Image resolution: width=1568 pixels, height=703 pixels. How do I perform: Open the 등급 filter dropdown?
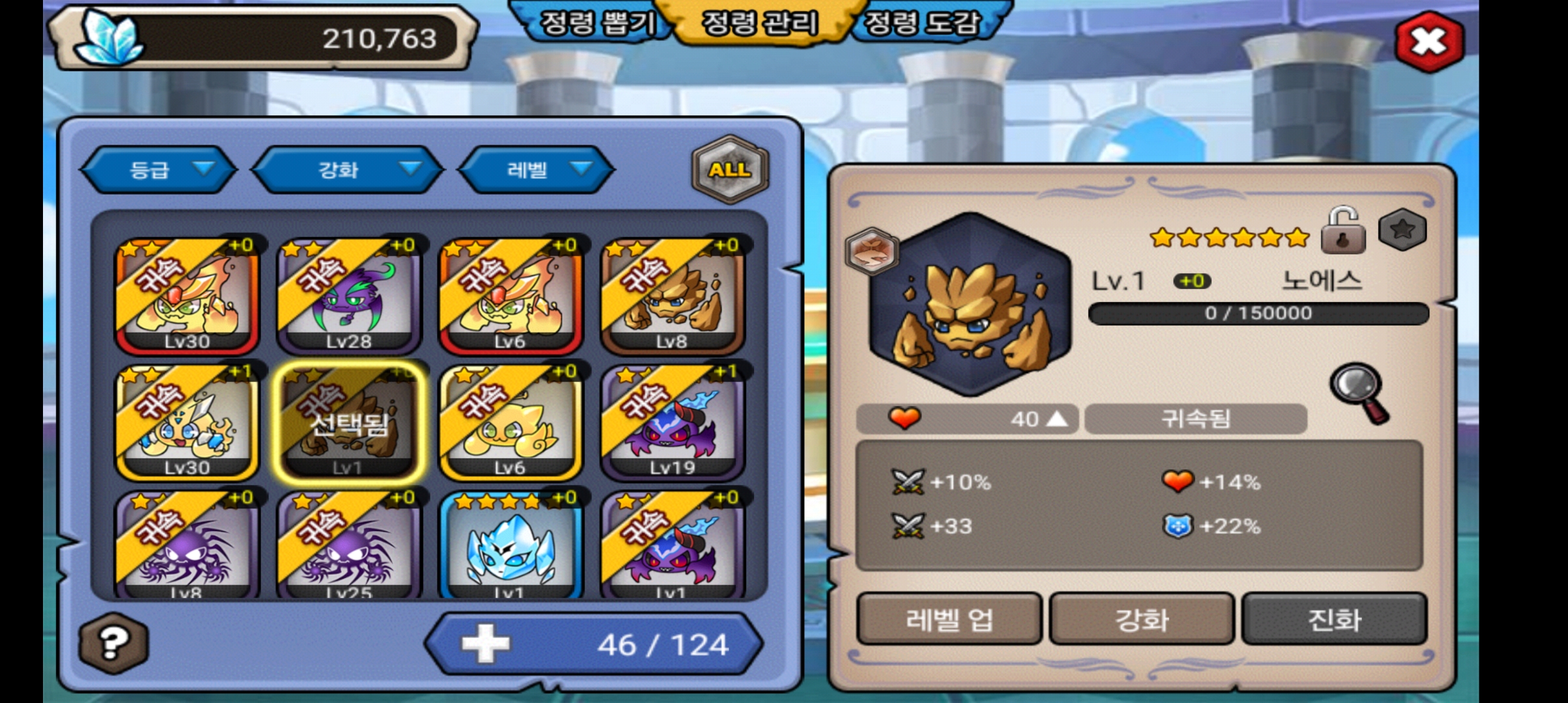[x=158, y=170]
